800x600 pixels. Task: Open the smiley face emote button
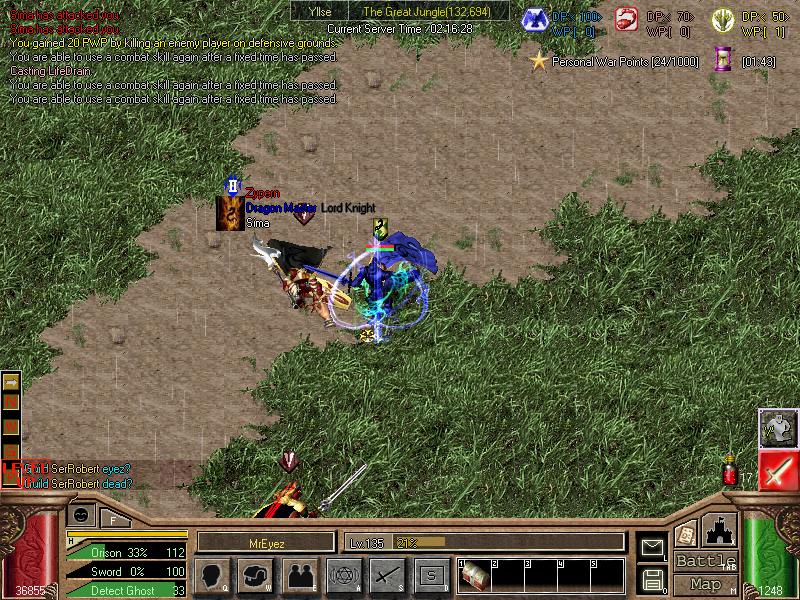click(82, 515)
